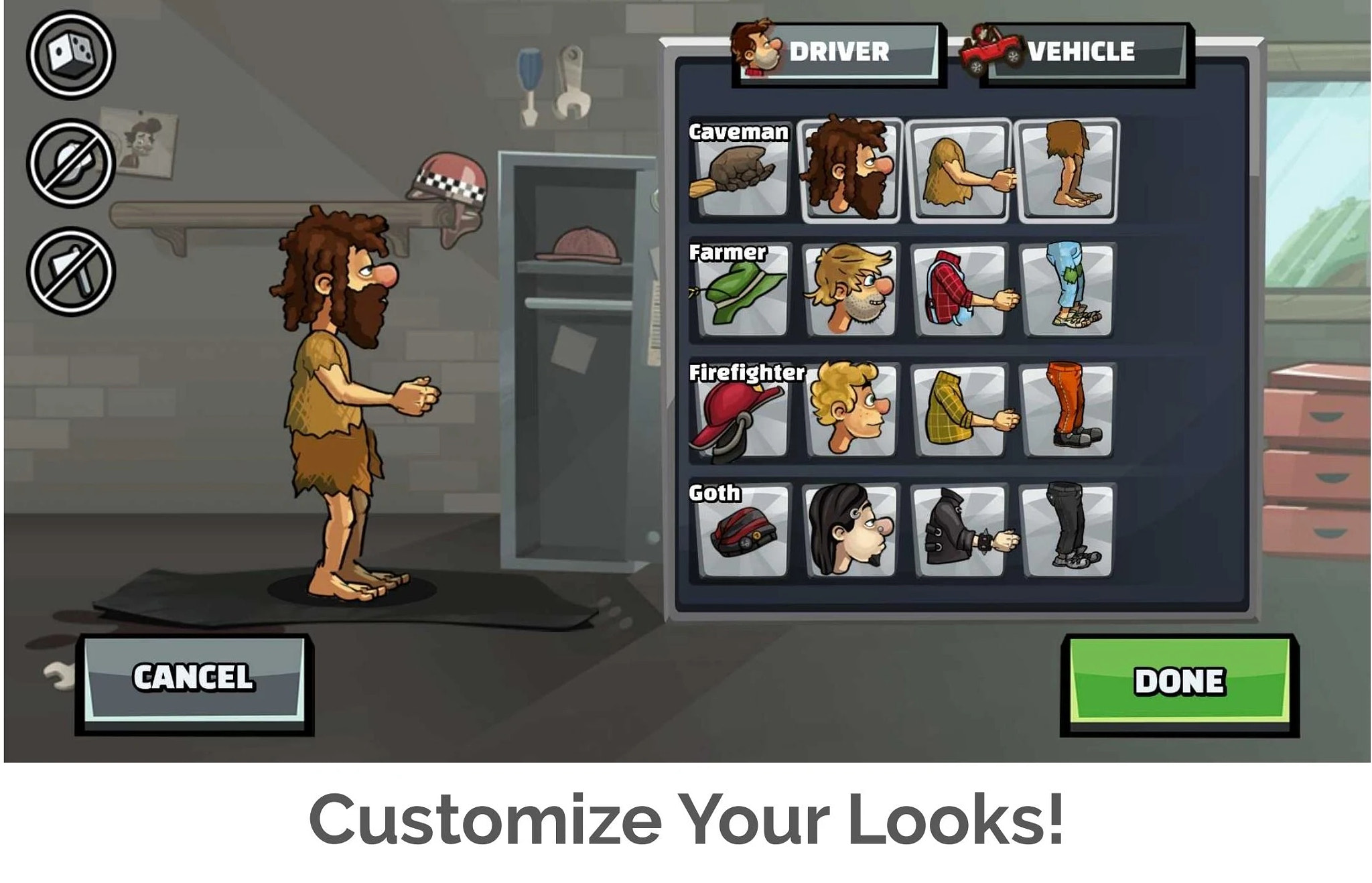Select the Goth leather jacket
The image size is (1372, 883).
pos(958,533)
